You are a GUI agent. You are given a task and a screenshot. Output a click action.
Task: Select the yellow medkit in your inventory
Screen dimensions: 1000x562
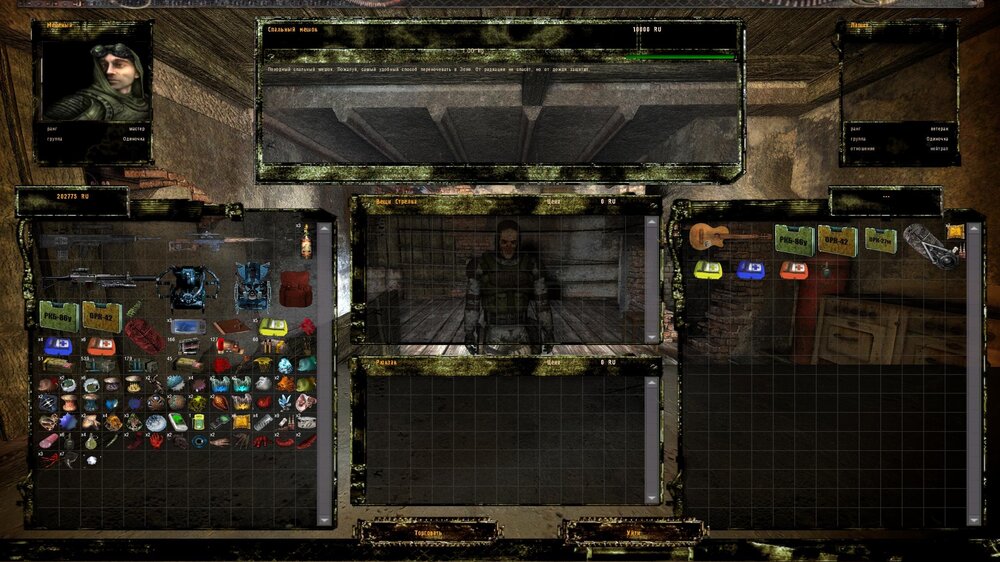coord(273,327)
